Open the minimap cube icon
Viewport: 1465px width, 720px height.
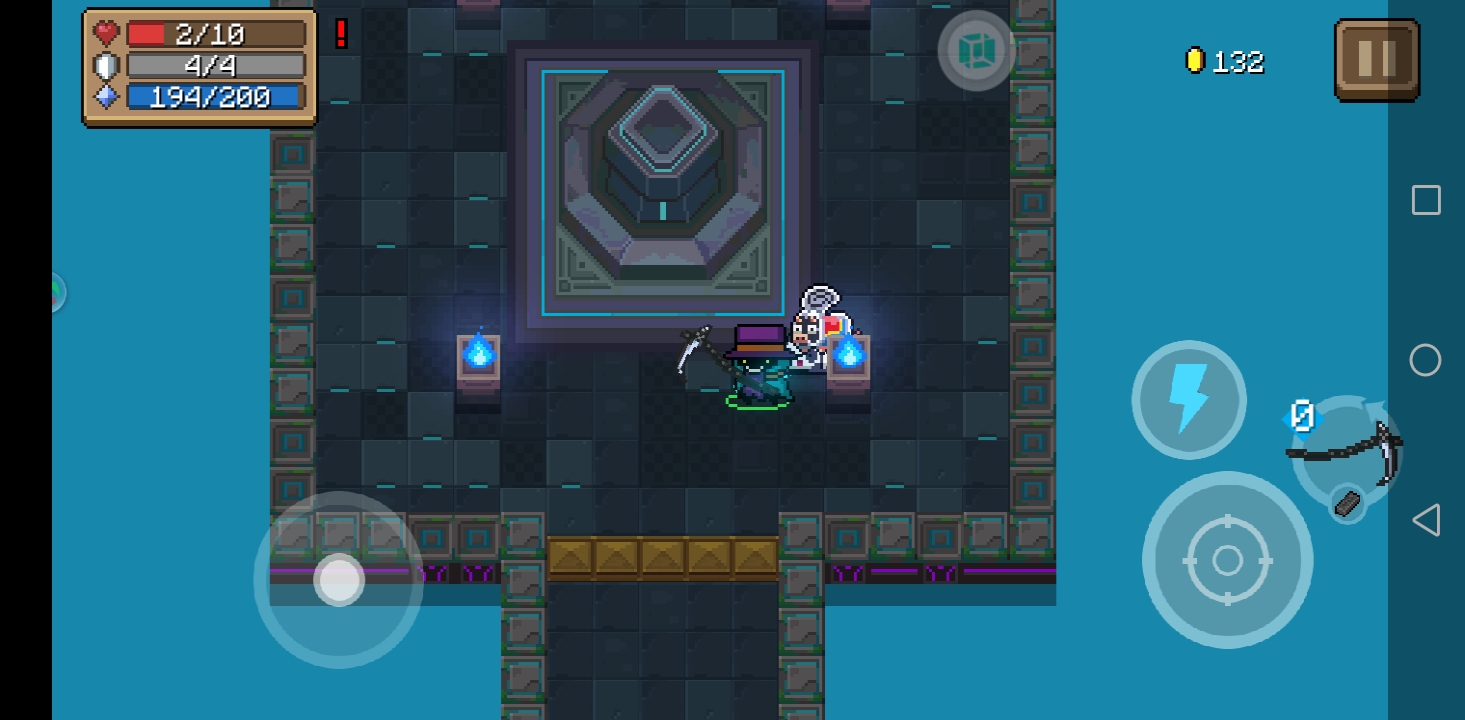pyautogui.click(x=975, y=51)
